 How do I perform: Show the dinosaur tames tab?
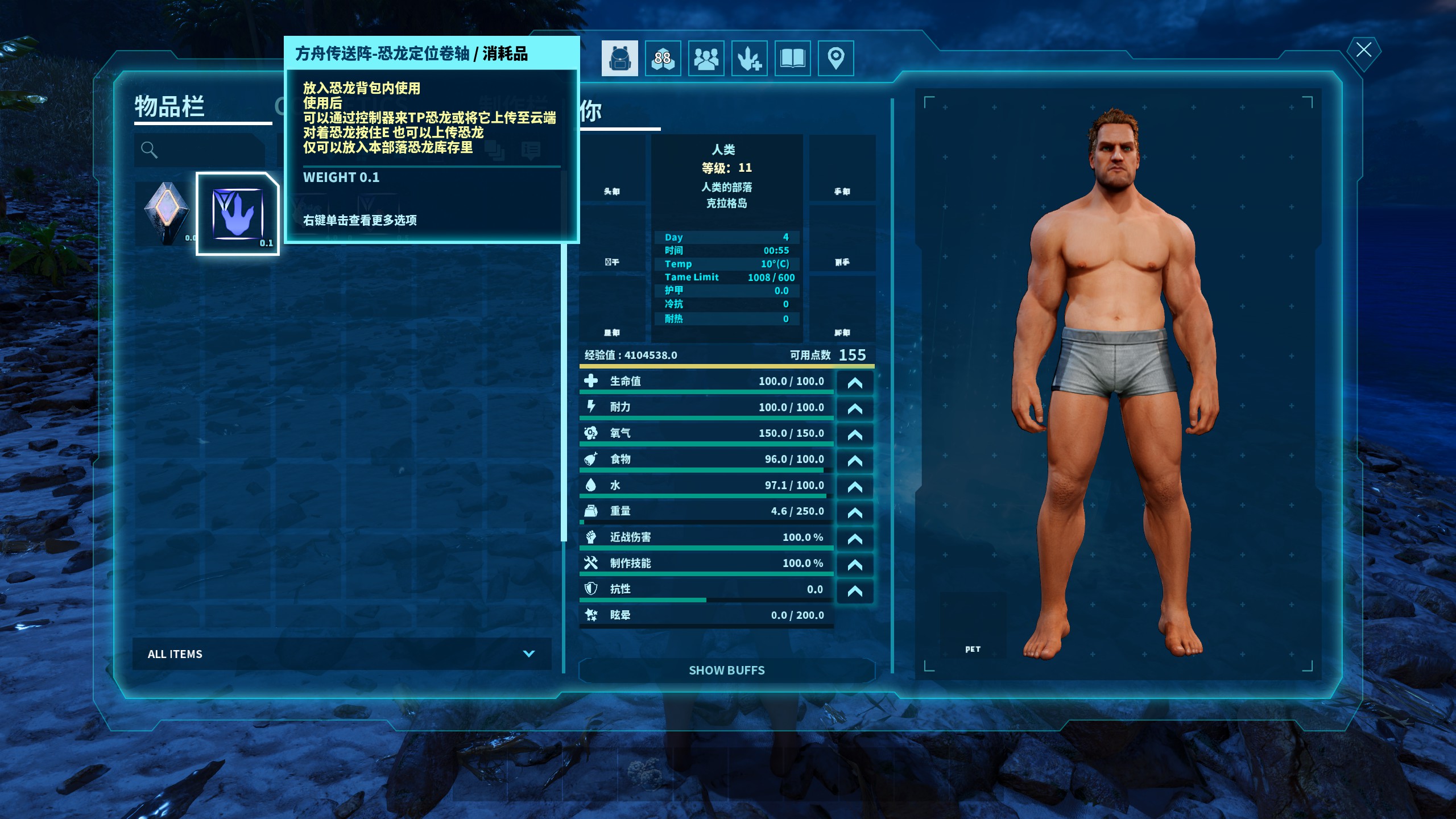click(749, 58)
